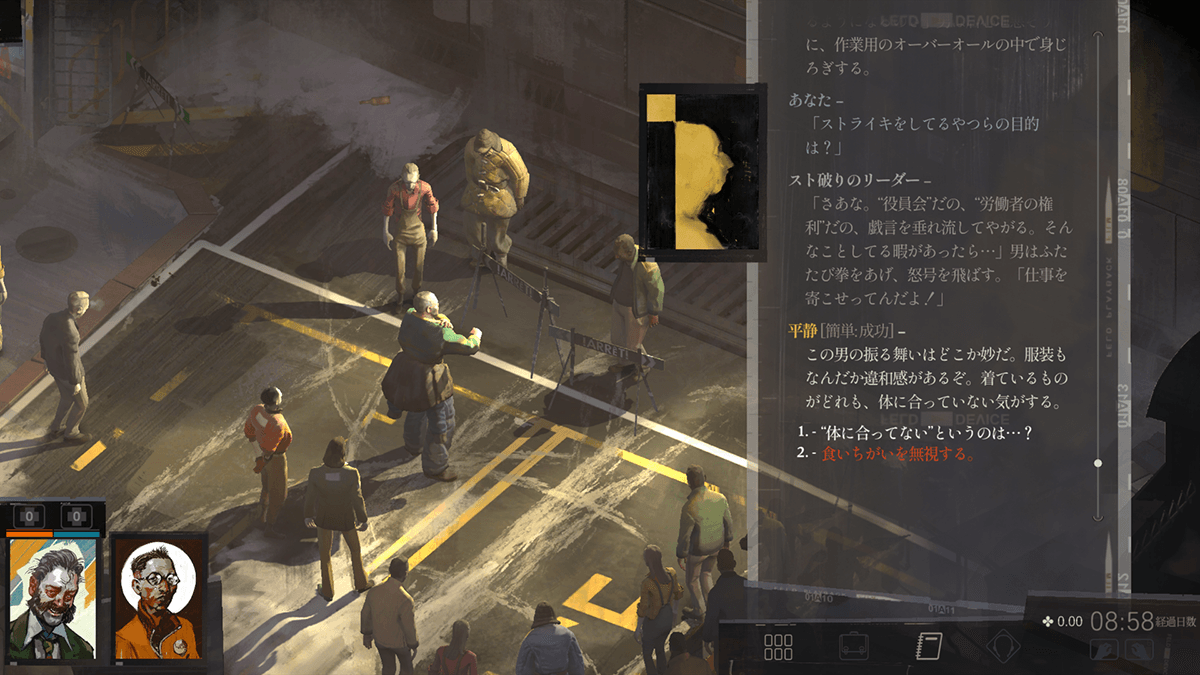Select the right hand equipment slot
The height and width of the screenshot is (675, 1200).
(1138, 650)
